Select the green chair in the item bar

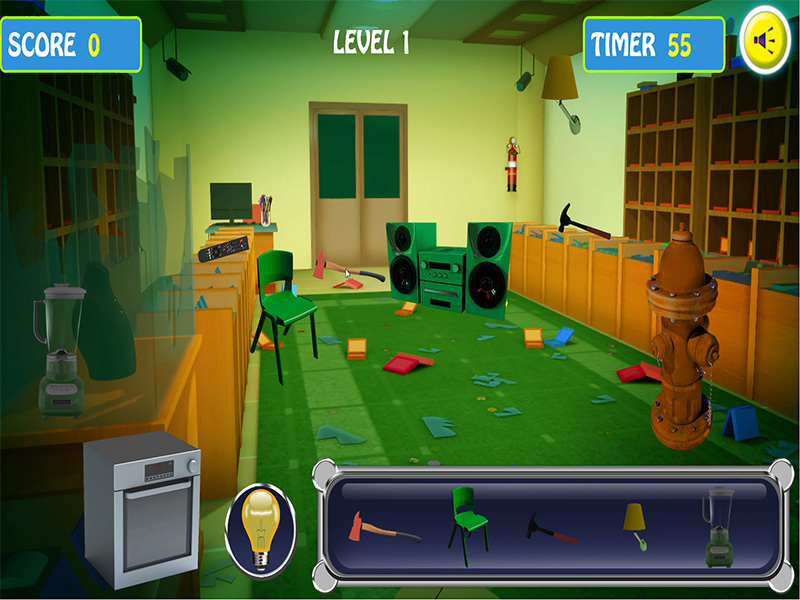[467, 522]
